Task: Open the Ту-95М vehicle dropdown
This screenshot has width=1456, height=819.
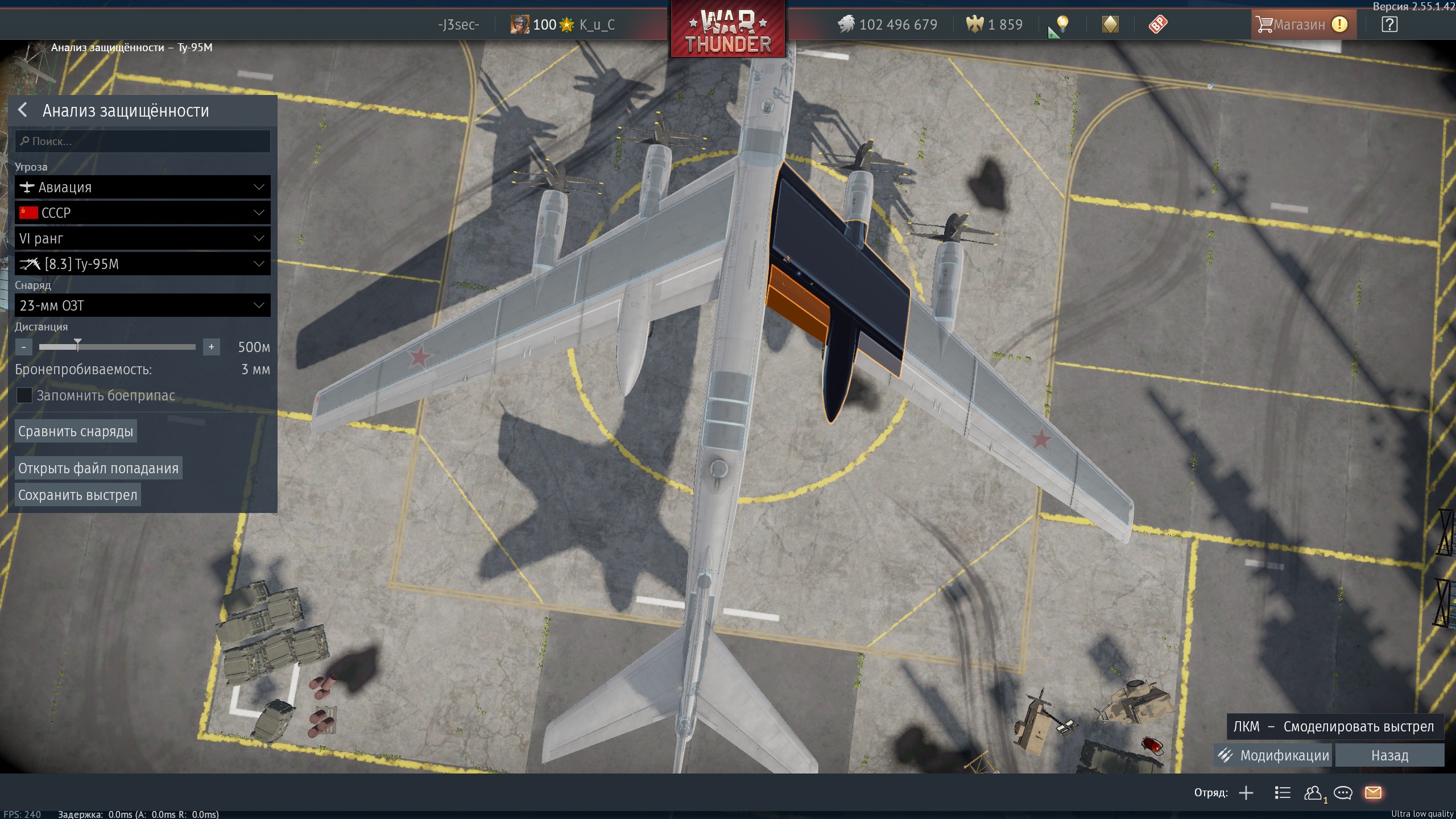Action: [x=142, y=264]
